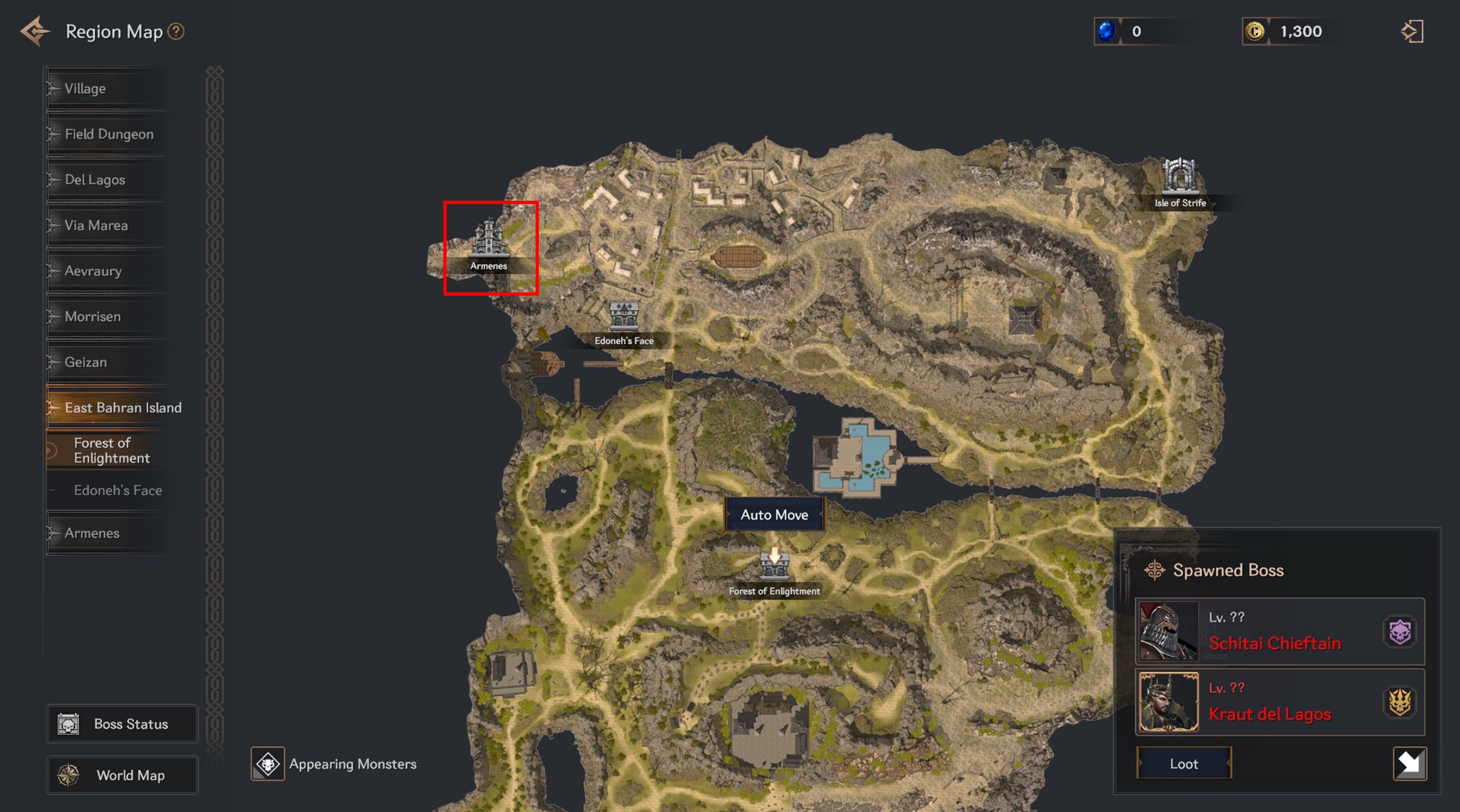The height and width of the screenshot is (812, 1460).
Task: Open the Del Lagos region
Action: pyautogui.click(x=95, y=180)
